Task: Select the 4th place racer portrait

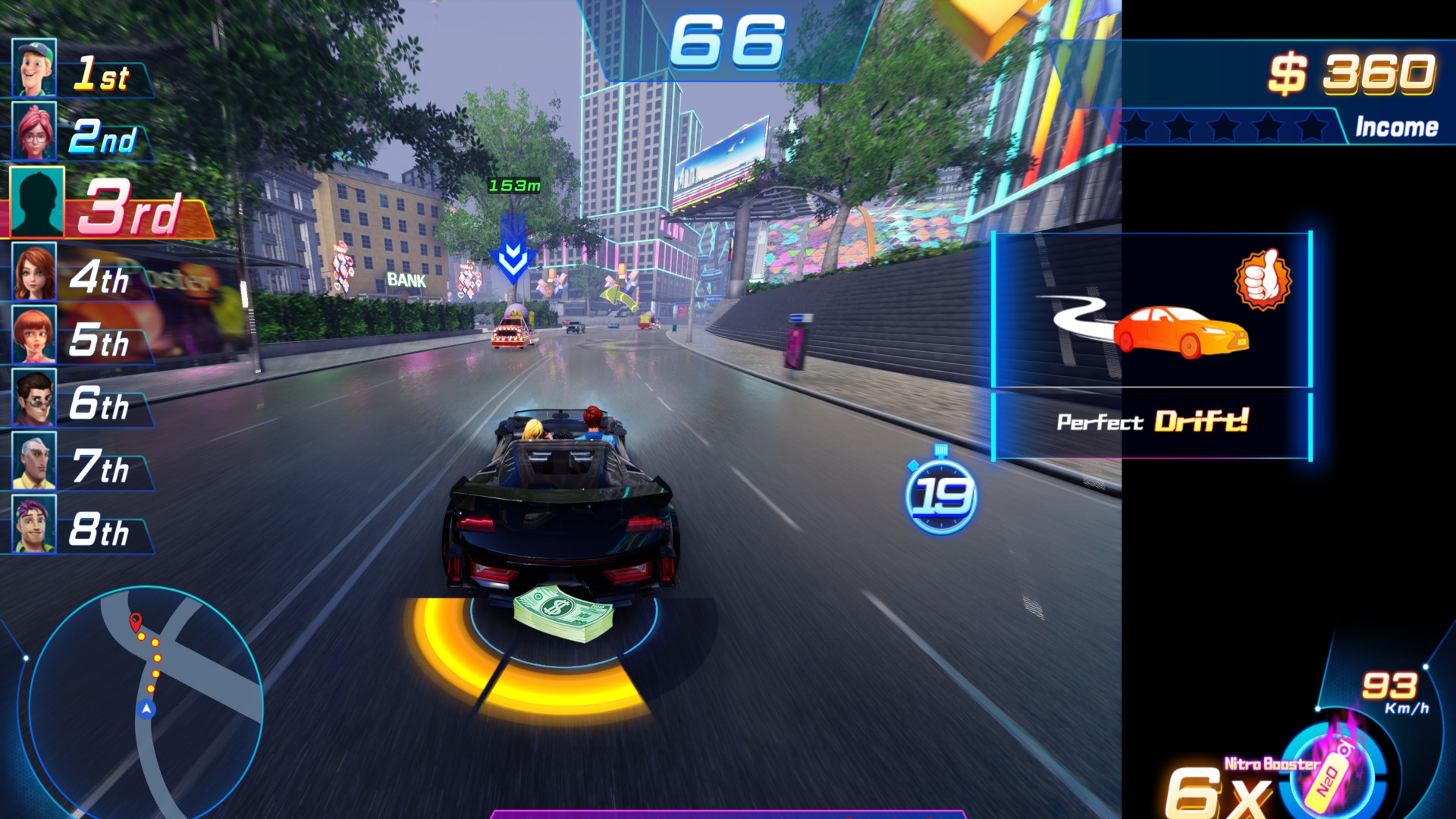Action: 34,272
